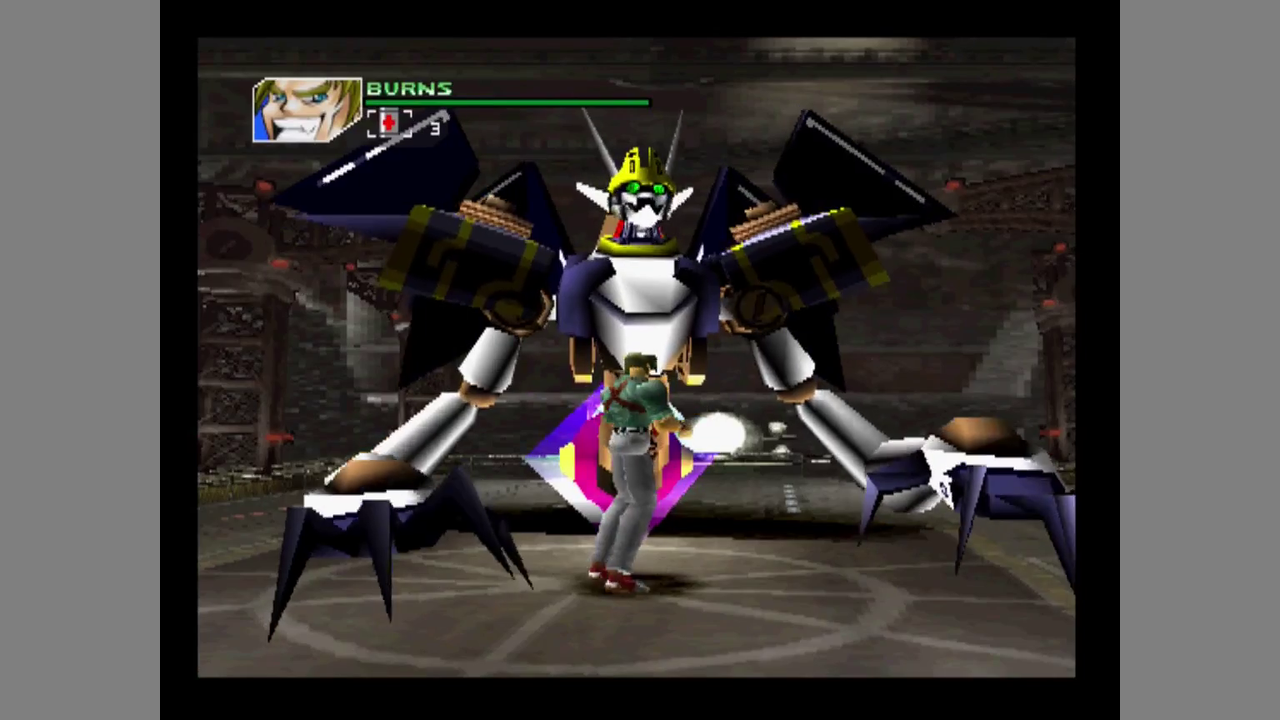This screenshot has width=1280, height=720.
Task: Click the Burns character portrait
Action: (306, 110)
